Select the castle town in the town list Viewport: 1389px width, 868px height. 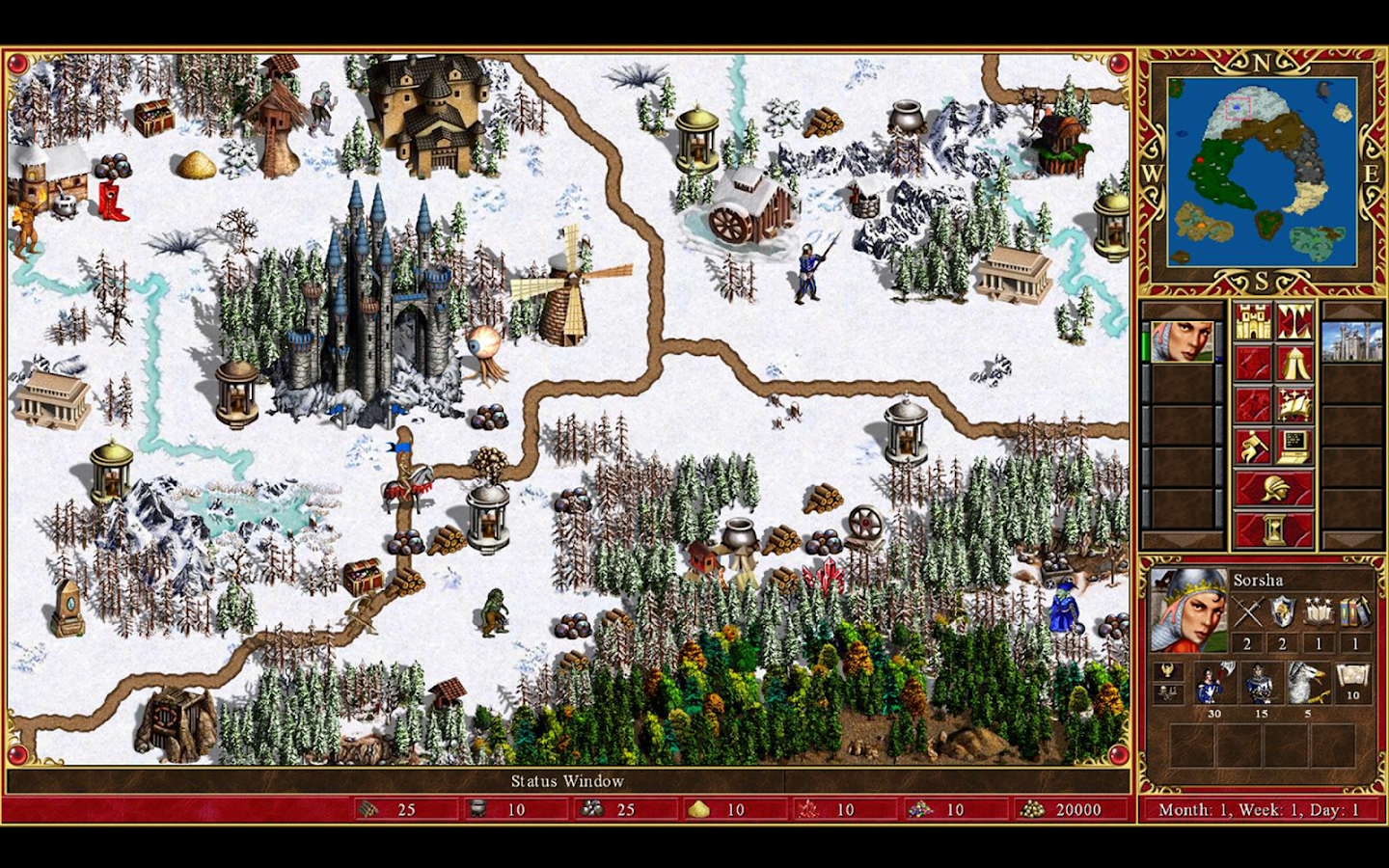tap(1352, 342)
